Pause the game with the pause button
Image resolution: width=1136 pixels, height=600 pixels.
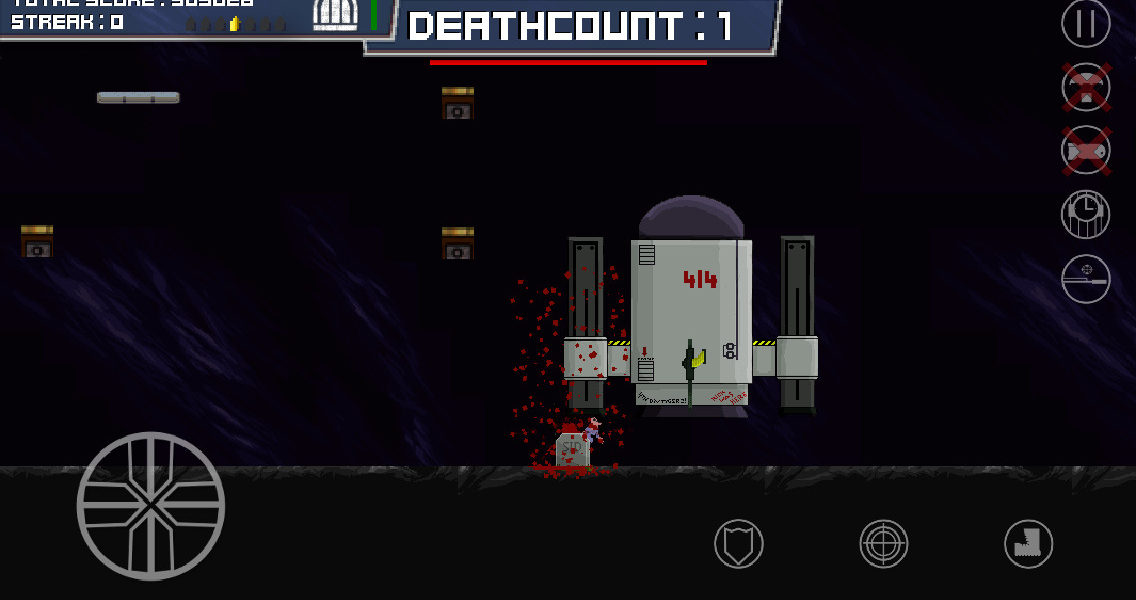(x=1086, y=23)
